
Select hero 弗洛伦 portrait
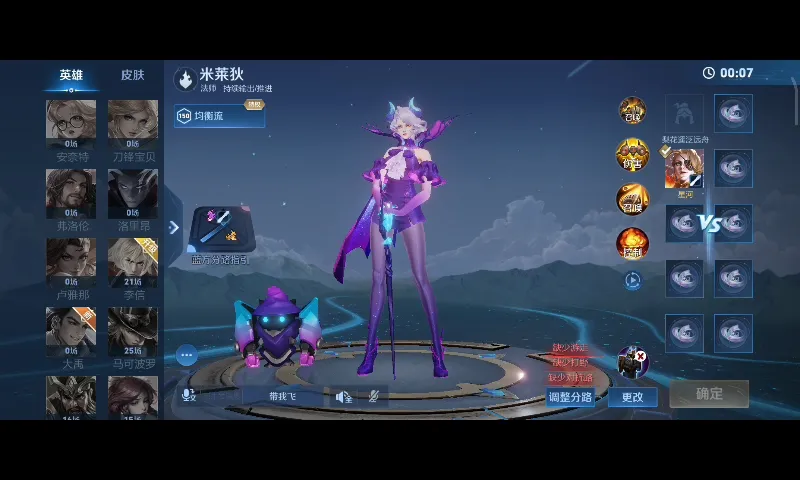71,193
